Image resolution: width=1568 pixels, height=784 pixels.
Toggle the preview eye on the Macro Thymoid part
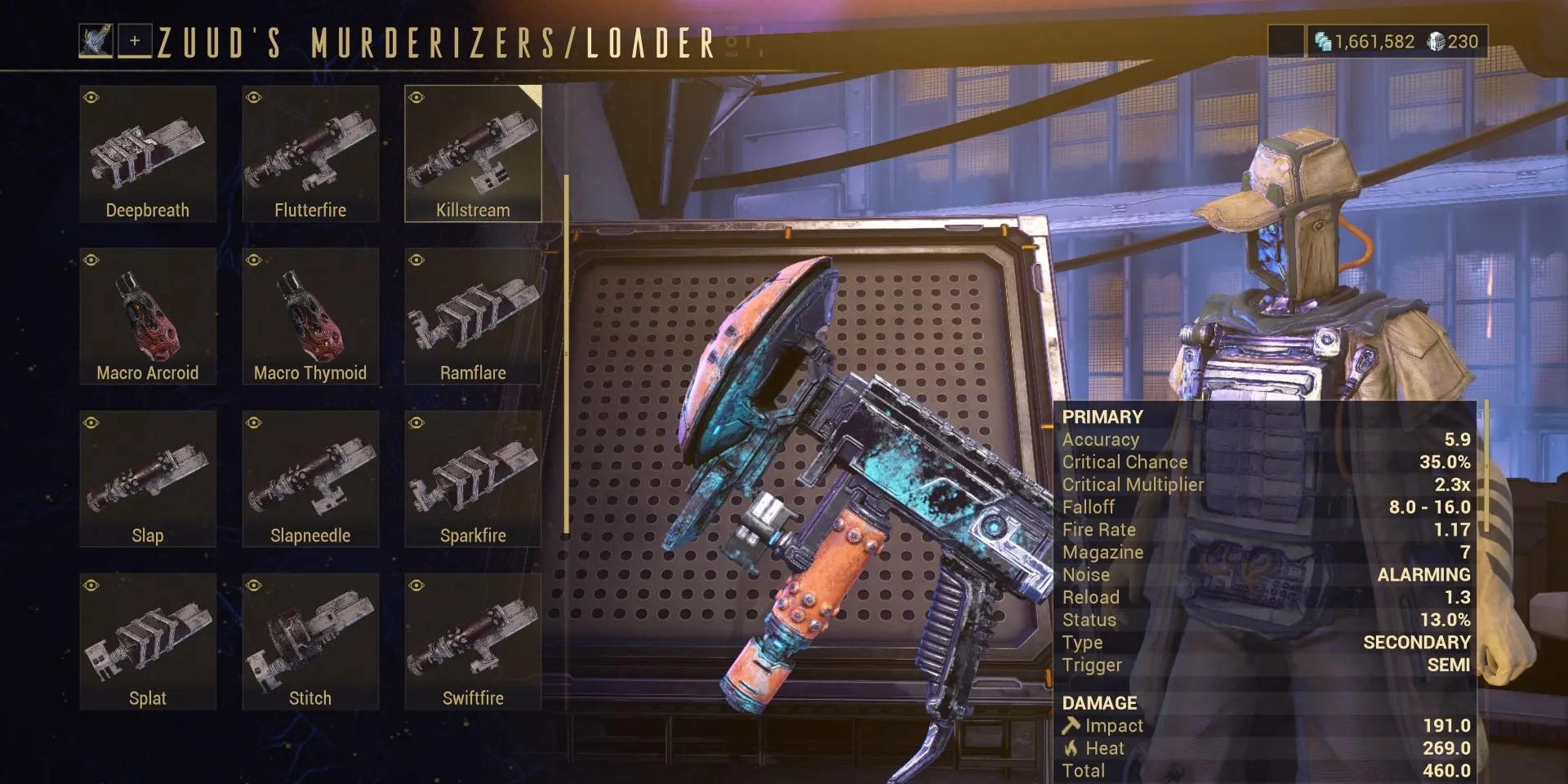pyautogui.click(x=253, y=260)
